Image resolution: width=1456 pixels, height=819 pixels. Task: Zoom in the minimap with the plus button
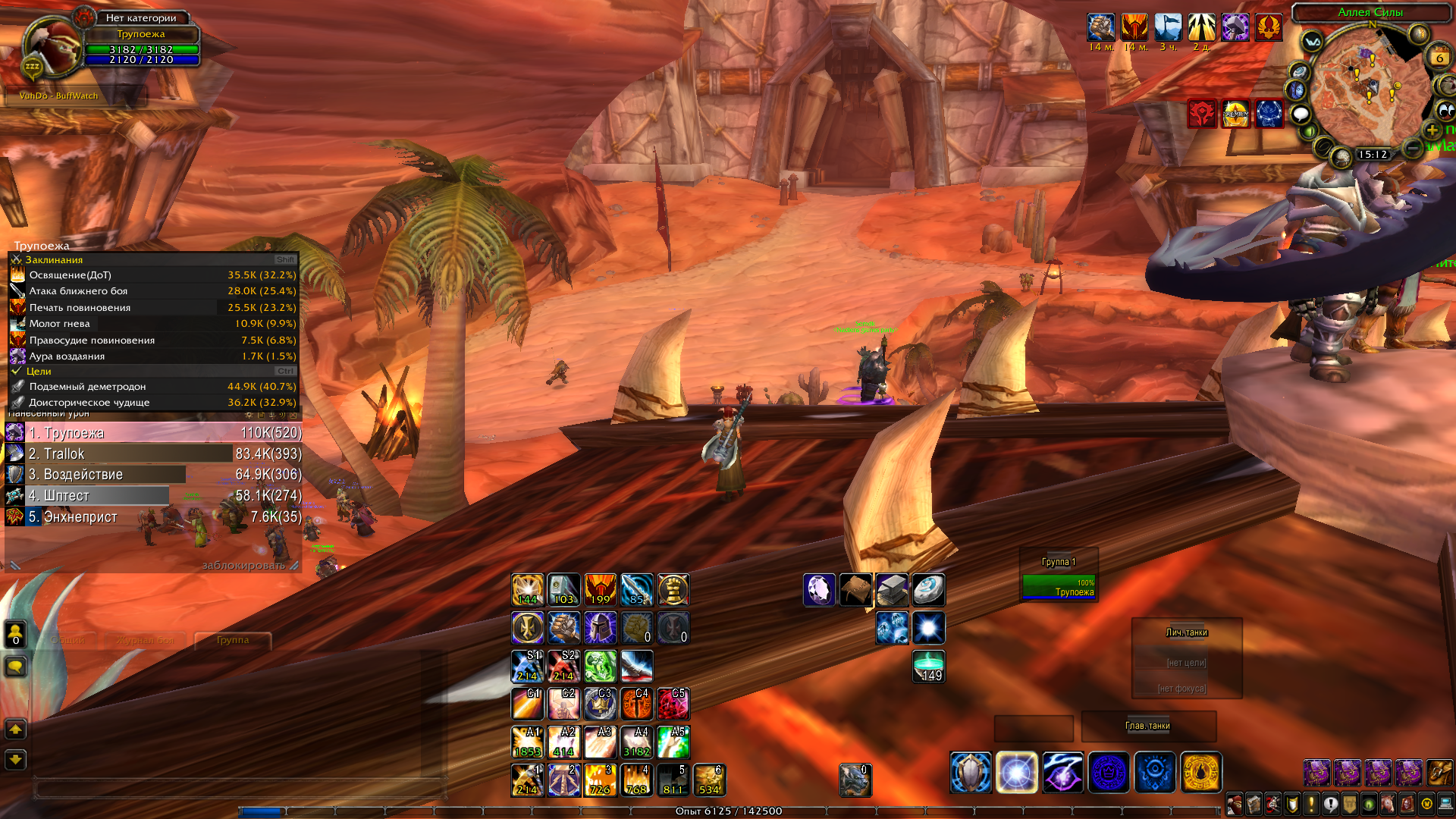click(1432, 129)
